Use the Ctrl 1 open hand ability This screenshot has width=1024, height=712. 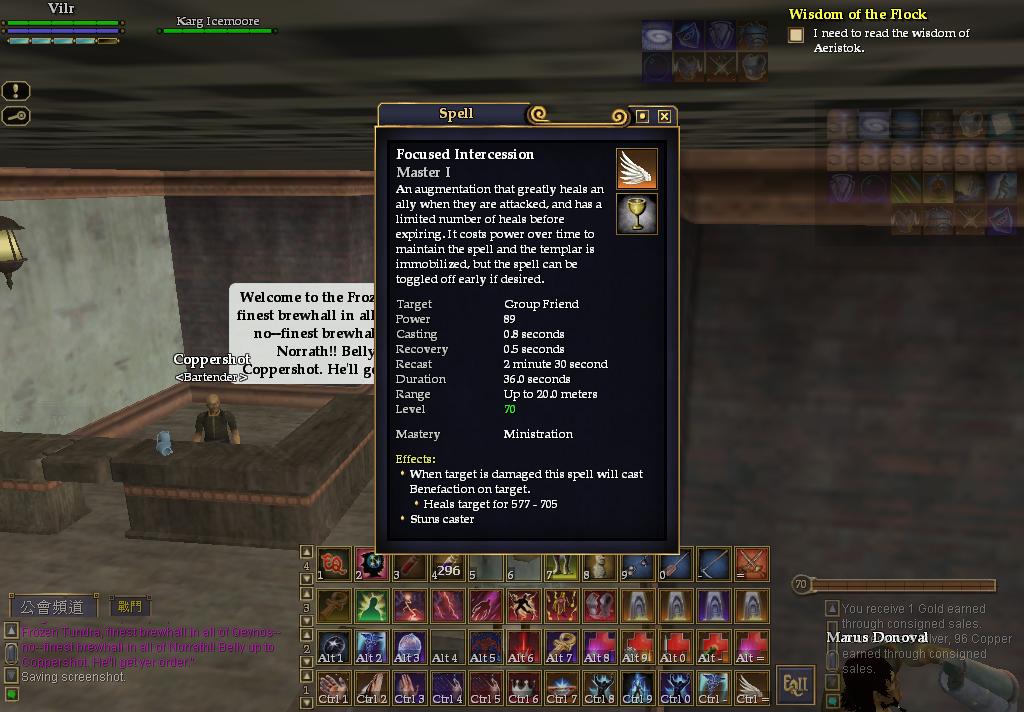point(335,687)
